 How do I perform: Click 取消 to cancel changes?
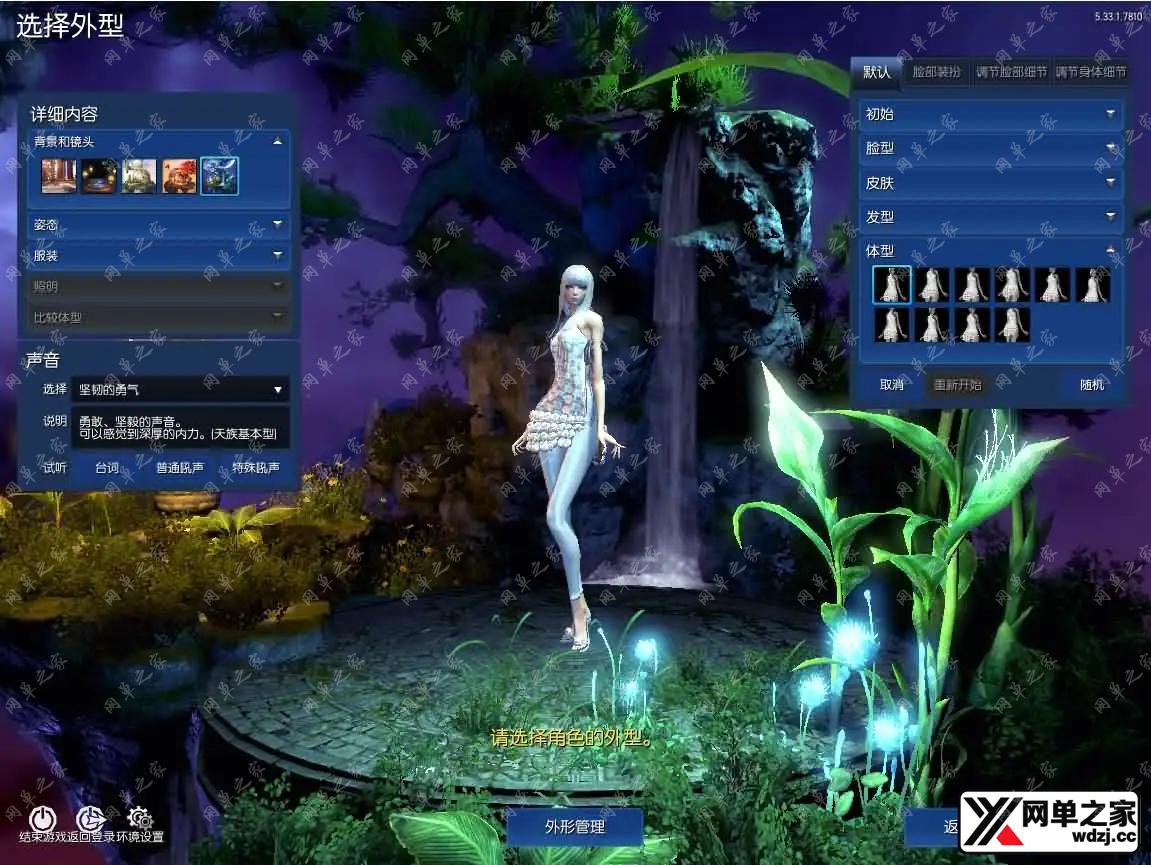[x=892, y=385]
